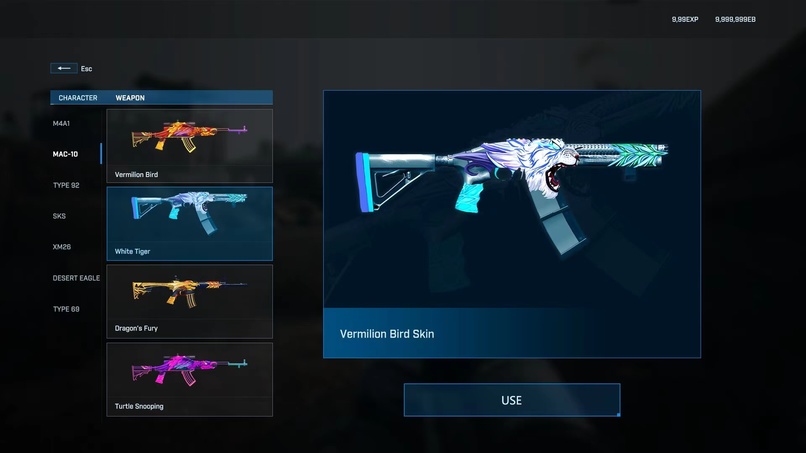Choose the TYPE 69 weapon
This screenshot has height=453, width=806.
pos(66,309)
